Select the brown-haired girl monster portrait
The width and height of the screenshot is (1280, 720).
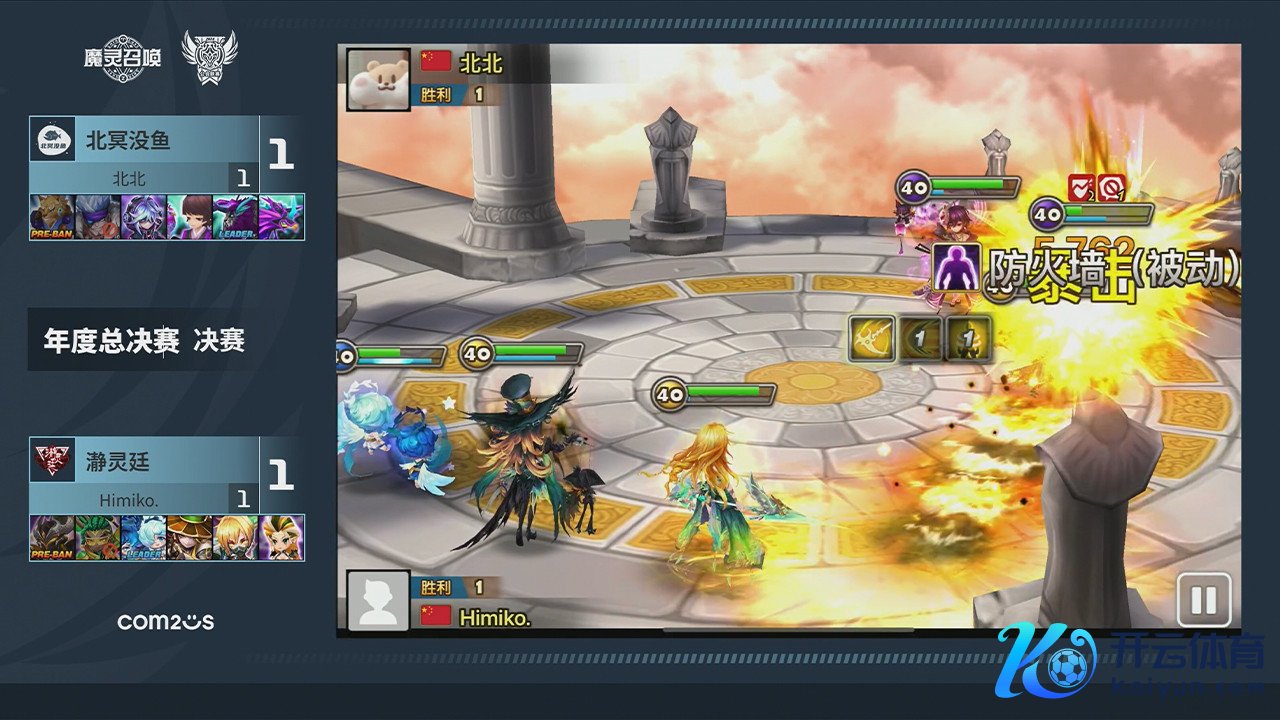pos(190,217)
